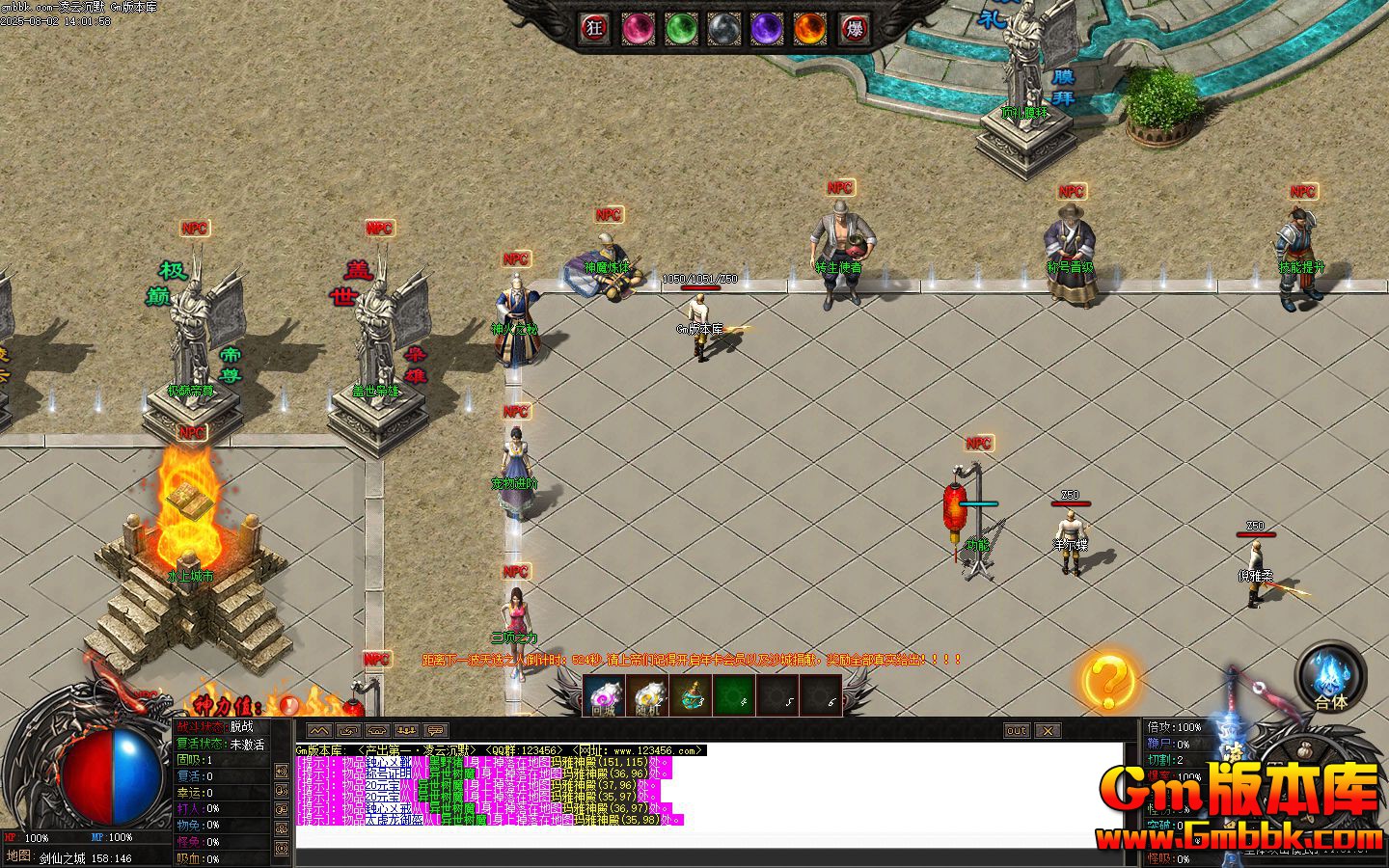Image resolution: width=1389 pixels, height=868 pixels.
Task: Click the item link 太虚龙御盔 in chat
Action: [395, 820]
